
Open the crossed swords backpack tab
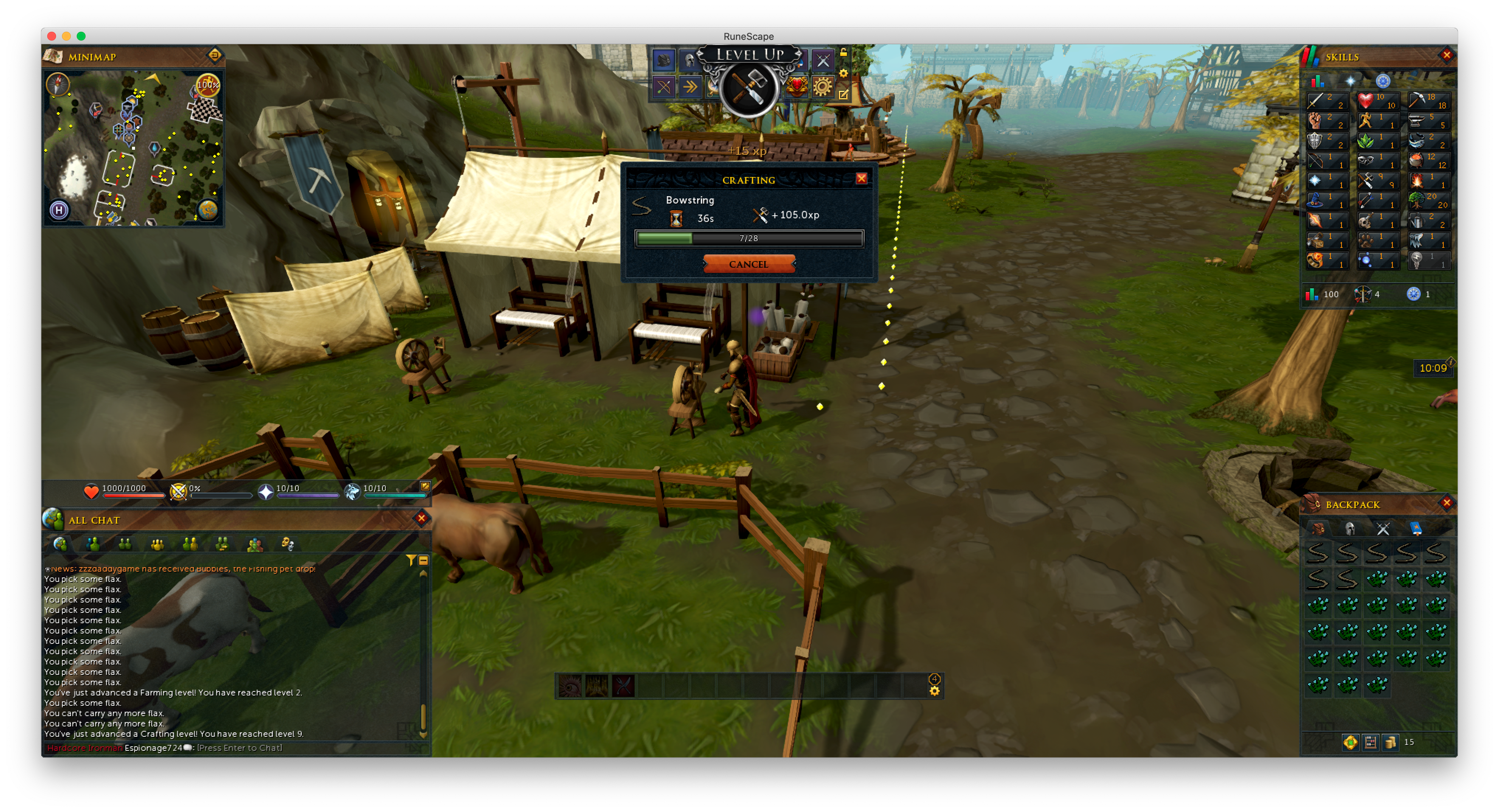tap(1383, 528)
